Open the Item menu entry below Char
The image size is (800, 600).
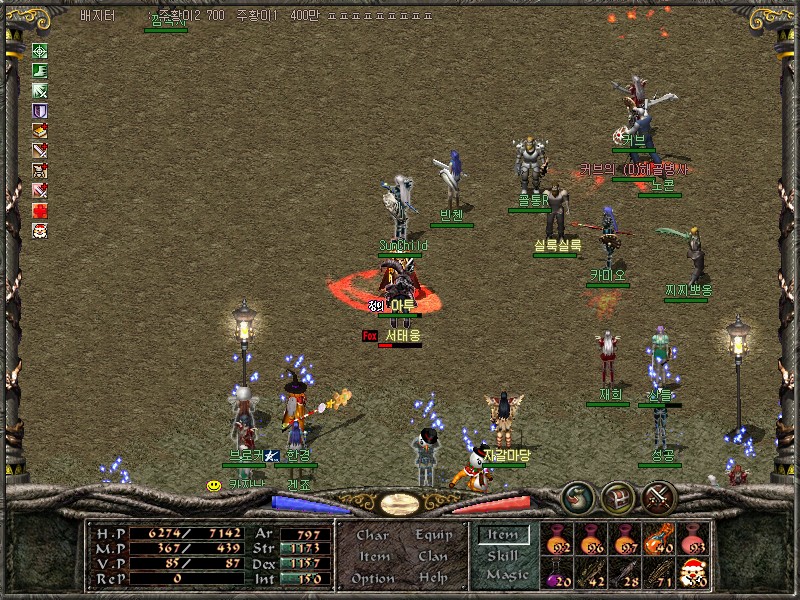[373, 556]
